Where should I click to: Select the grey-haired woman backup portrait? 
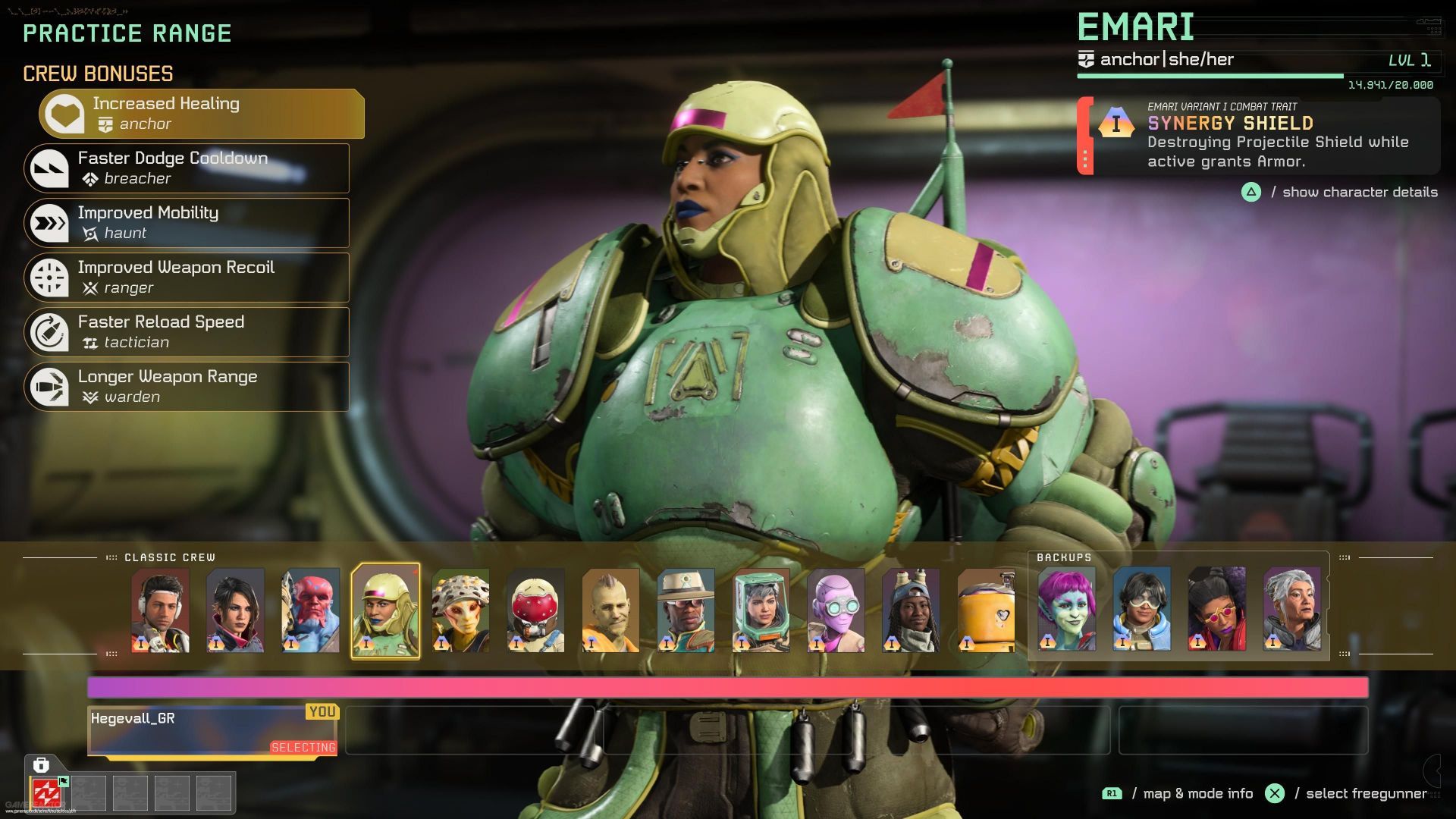pos(1291,609)
